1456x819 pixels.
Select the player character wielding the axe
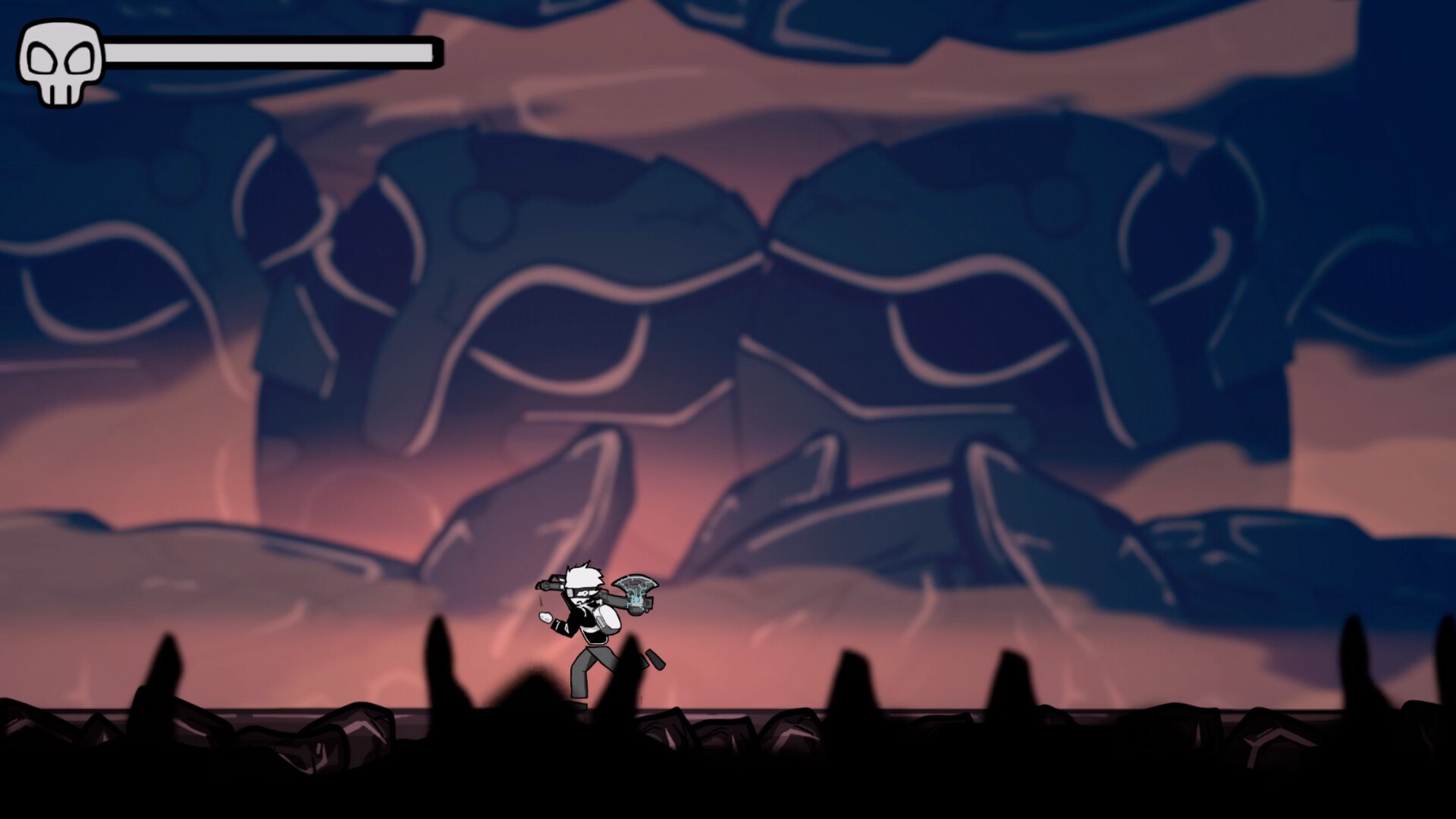(x=591, y=630)
